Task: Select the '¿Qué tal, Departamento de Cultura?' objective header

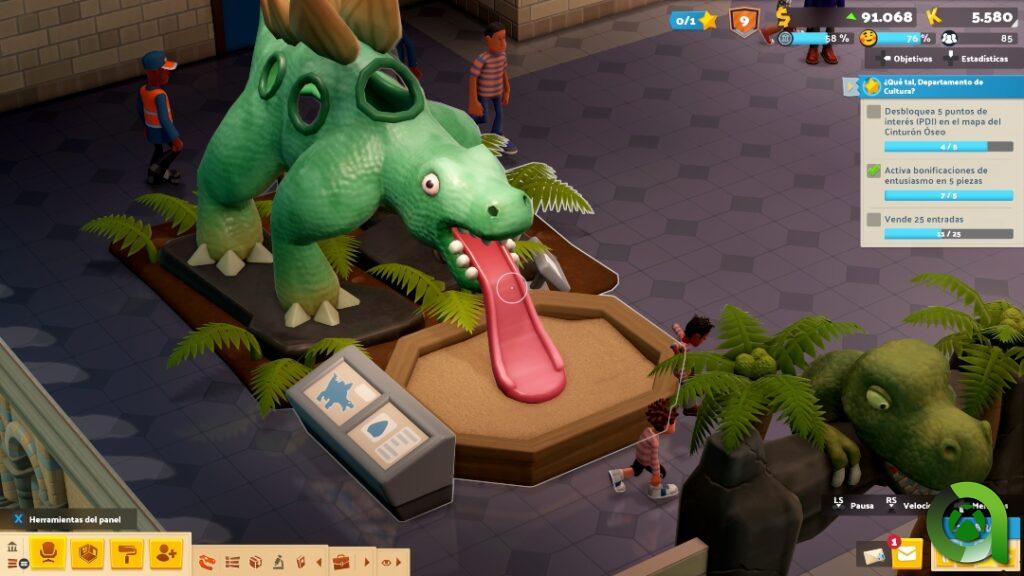Action: click(935, 86)
